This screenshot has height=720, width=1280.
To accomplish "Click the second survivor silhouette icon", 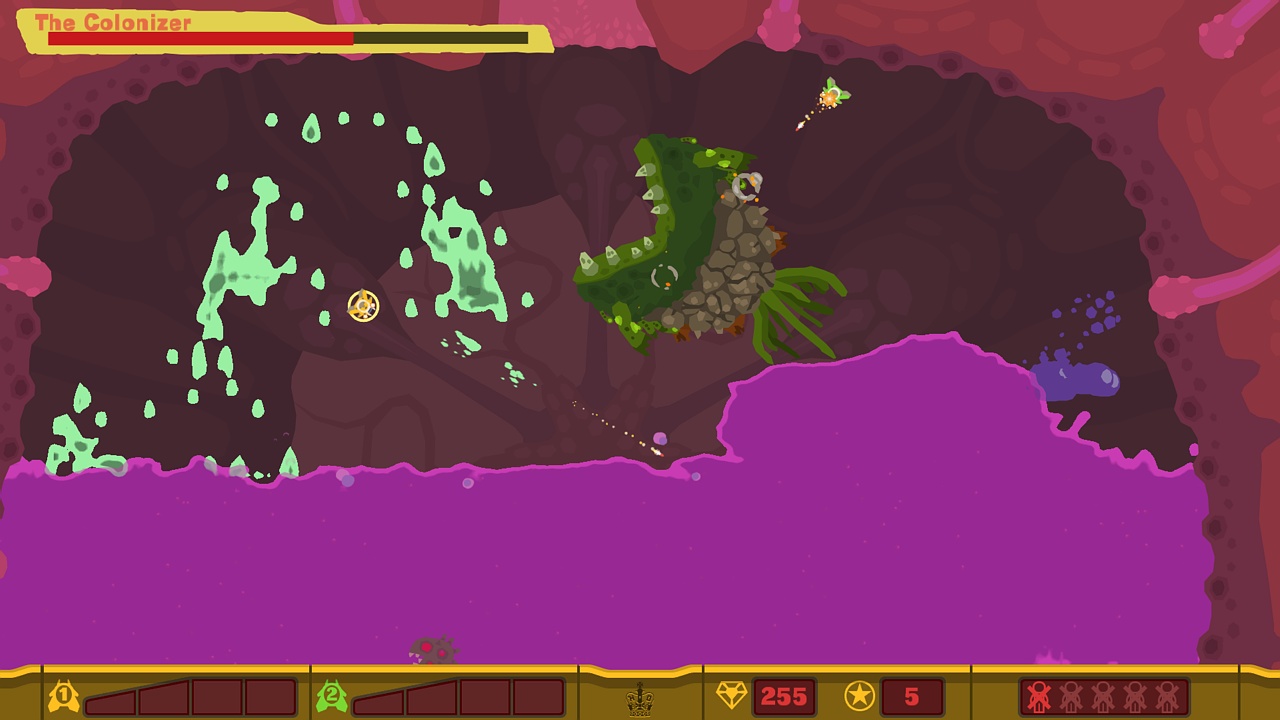I will [1070, 695].
